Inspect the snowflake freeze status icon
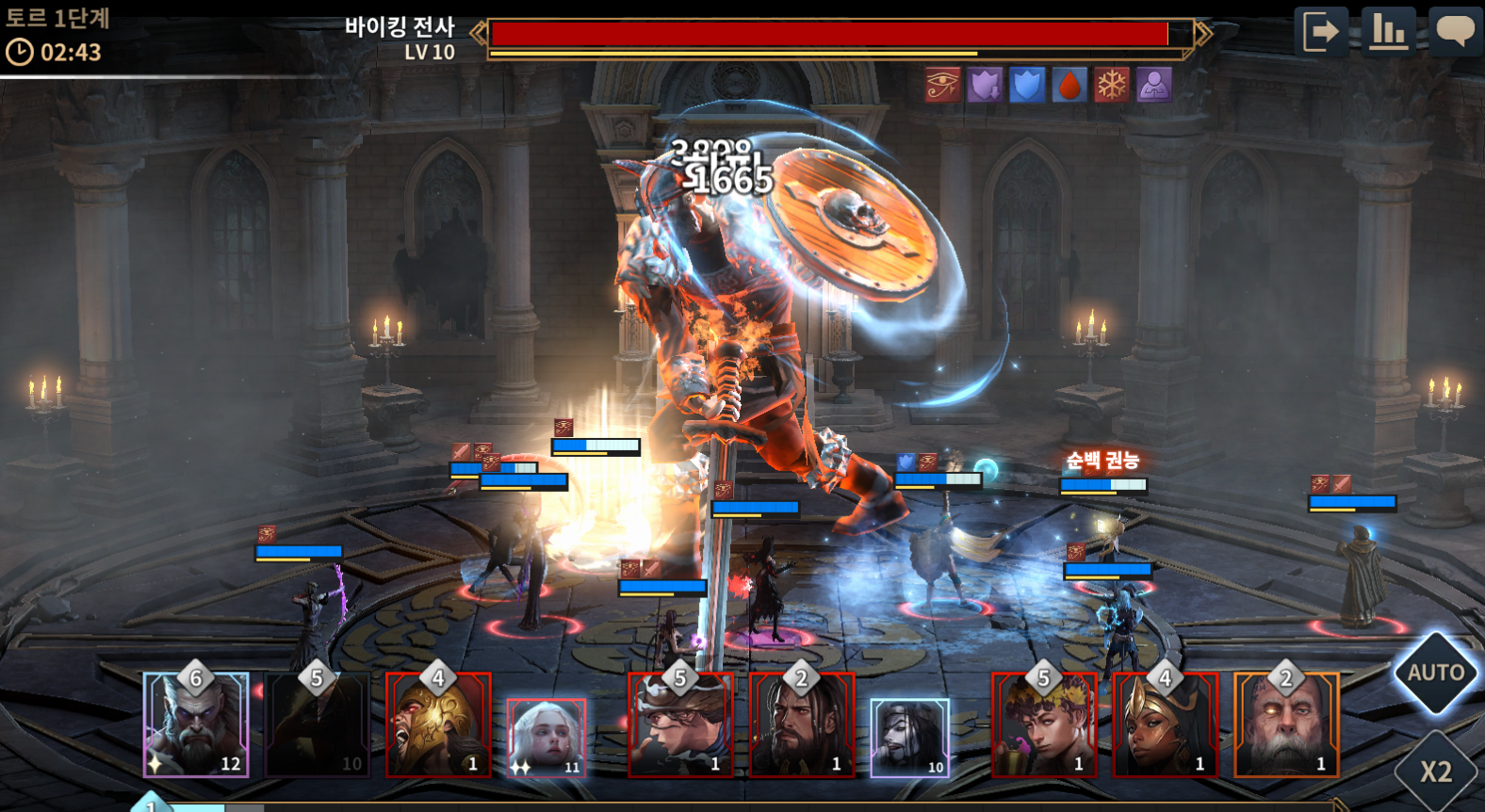Screen dimensions: 1485x812 coord(1112,85)
